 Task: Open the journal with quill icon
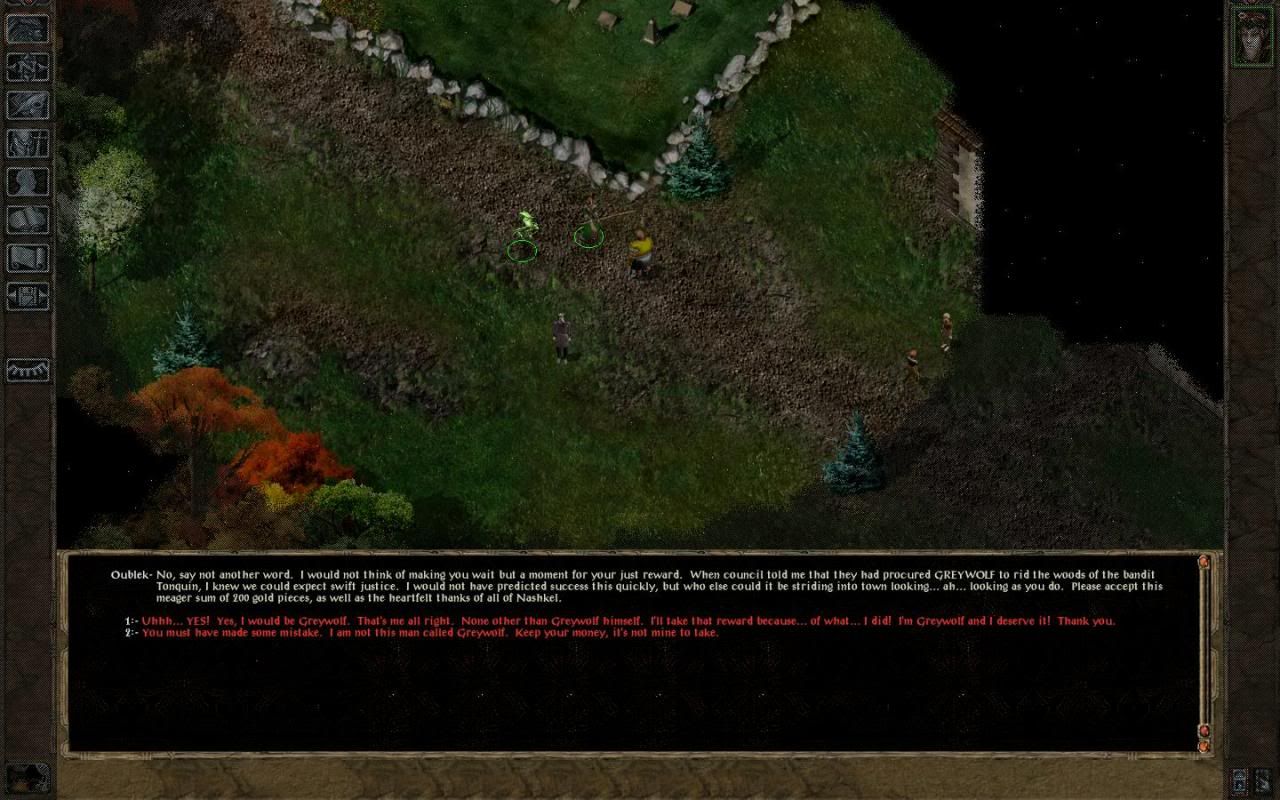pos(27,105)
